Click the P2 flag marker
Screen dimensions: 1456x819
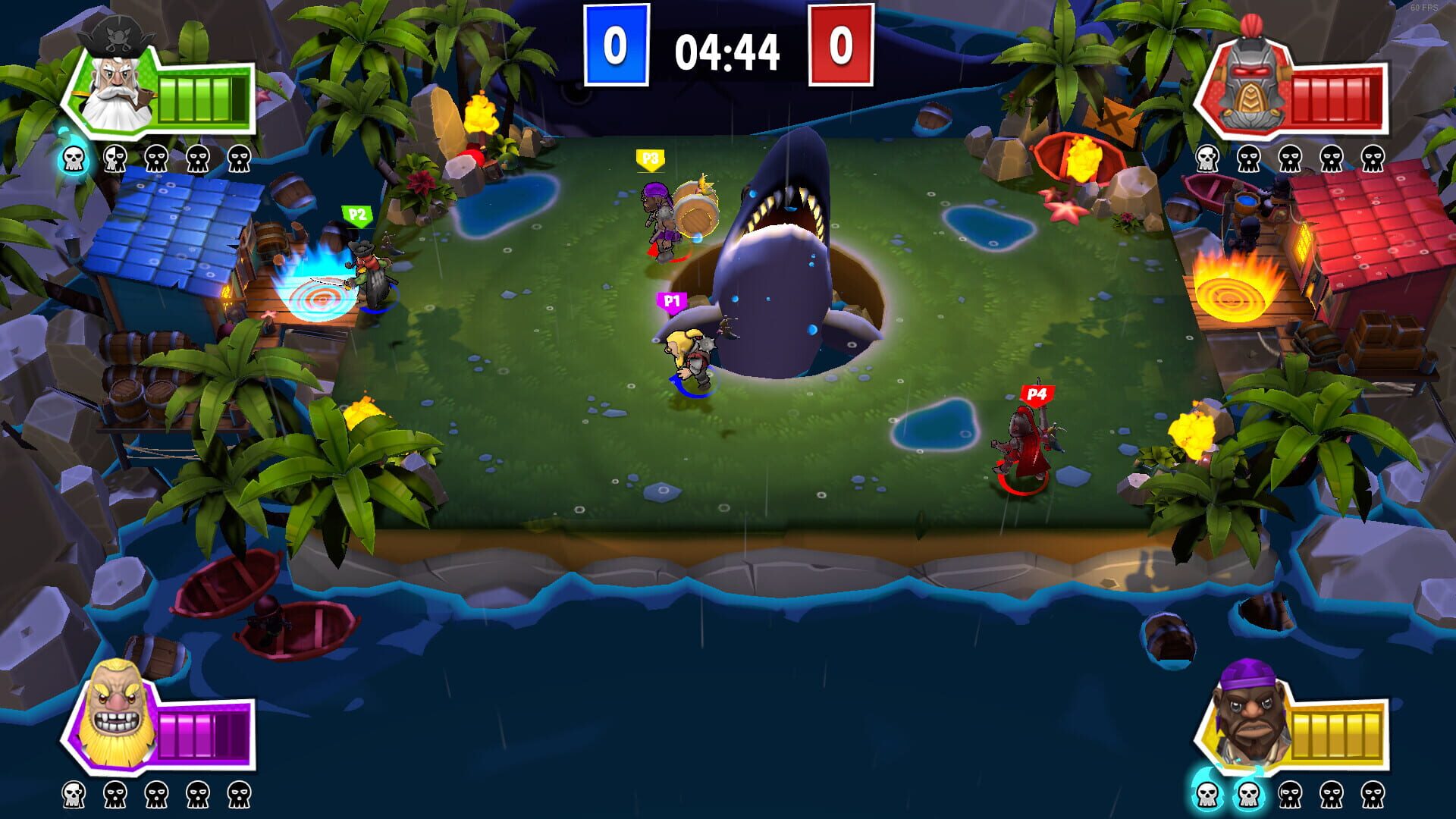click(356, 215)
